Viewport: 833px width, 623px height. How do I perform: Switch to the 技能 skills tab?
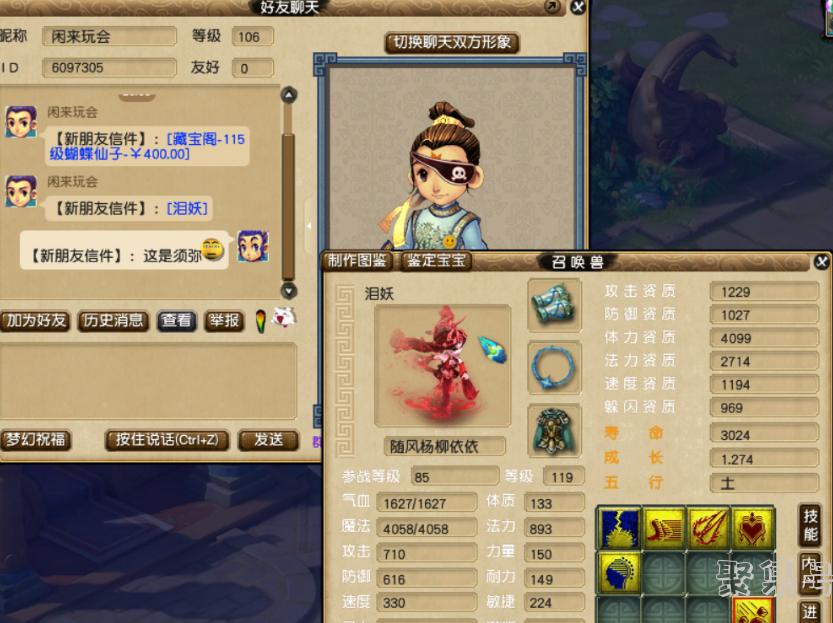point(811,523)
